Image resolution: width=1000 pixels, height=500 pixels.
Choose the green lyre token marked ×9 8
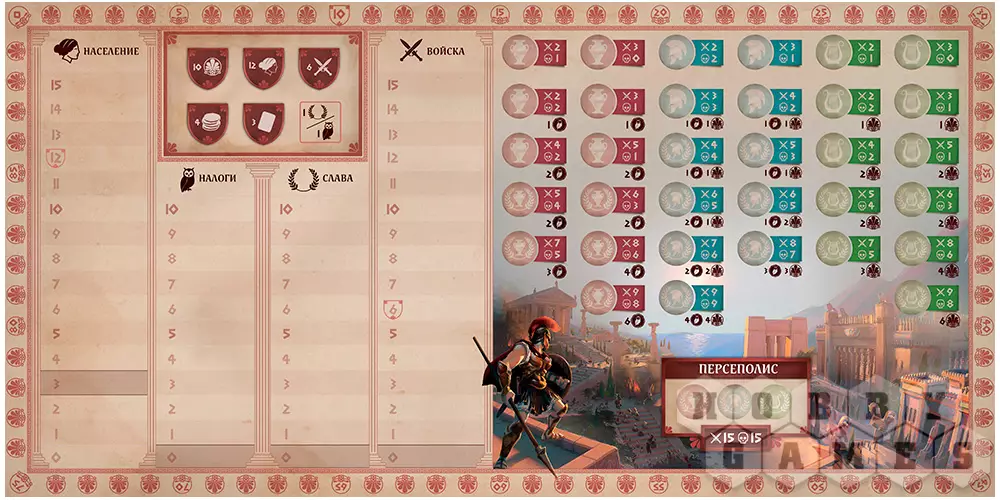pos(911,296)
